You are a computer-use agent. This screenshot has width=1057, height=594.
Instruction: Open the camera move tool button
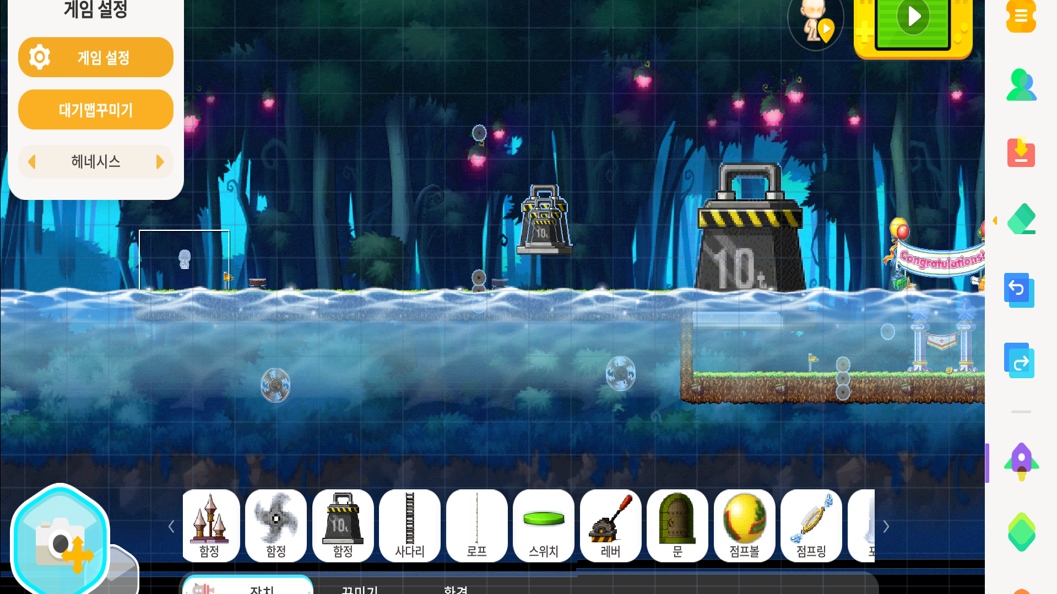[x=59, y=541]
